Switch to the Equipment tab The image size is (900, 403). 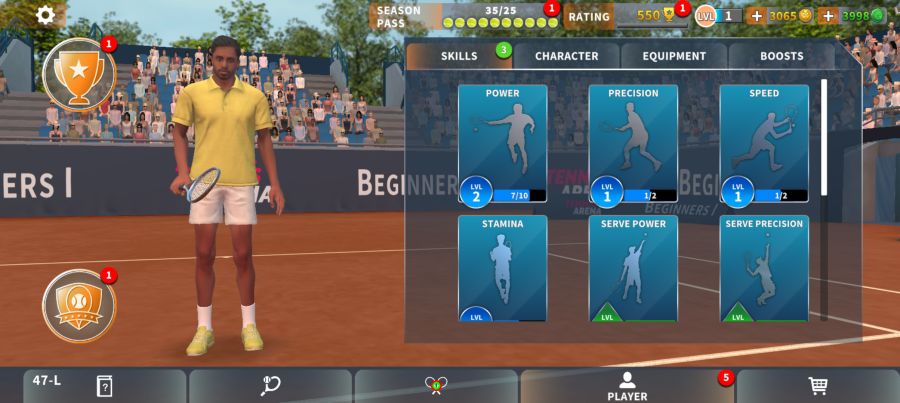click(x=674, y=57)
